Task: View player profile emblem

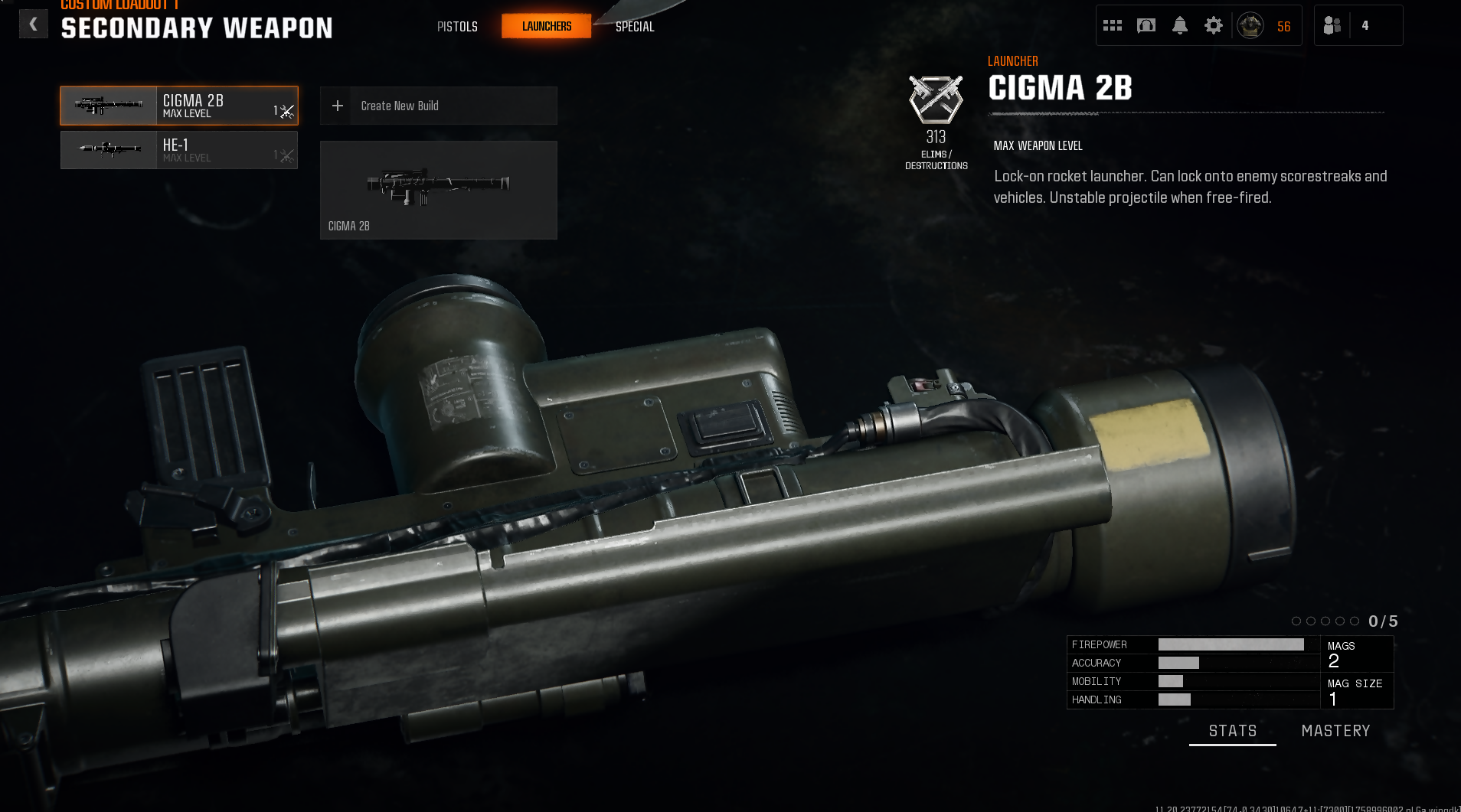Action: tap(1250, 26)
